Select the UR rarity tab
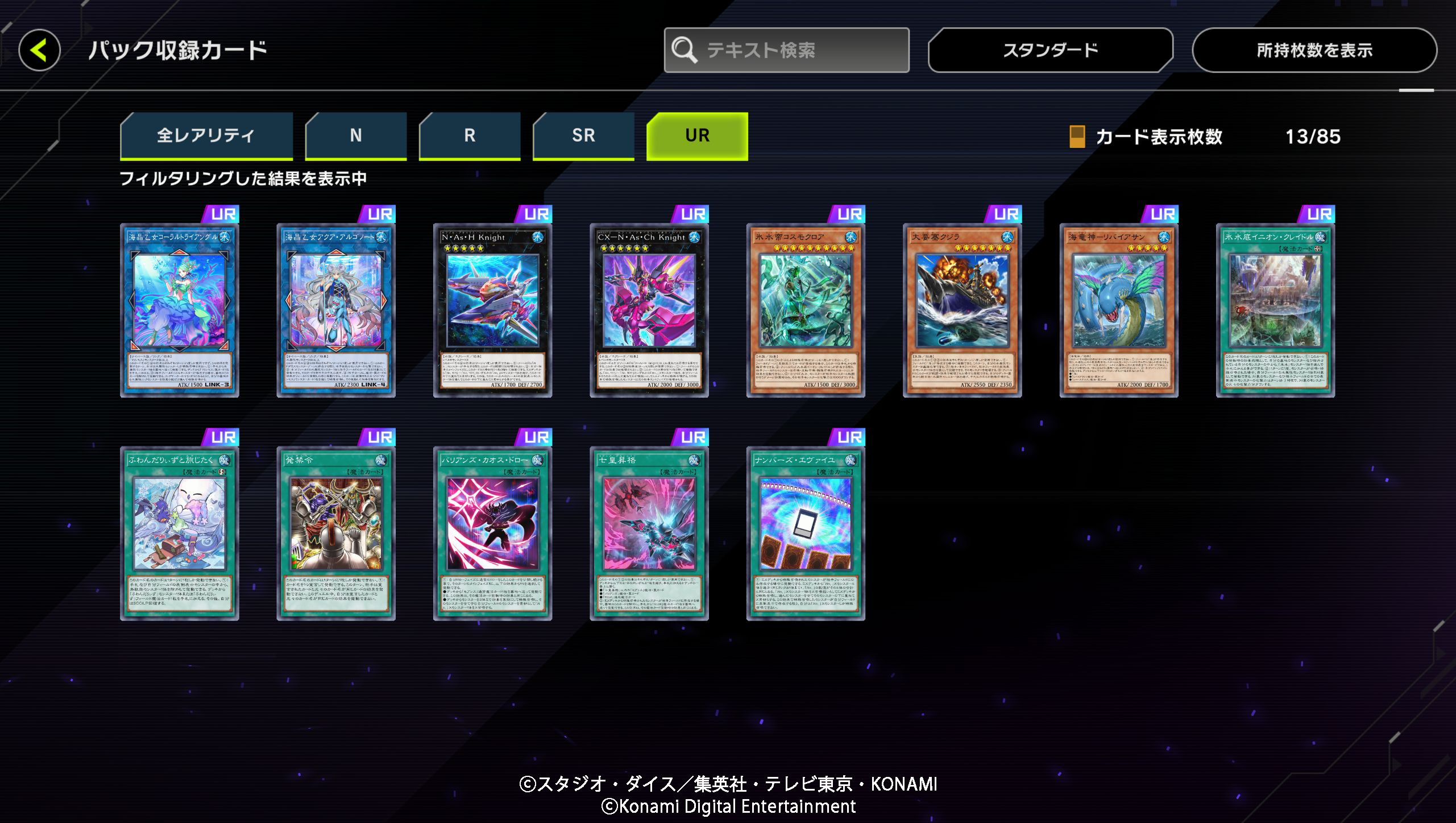 pos(696,135)
